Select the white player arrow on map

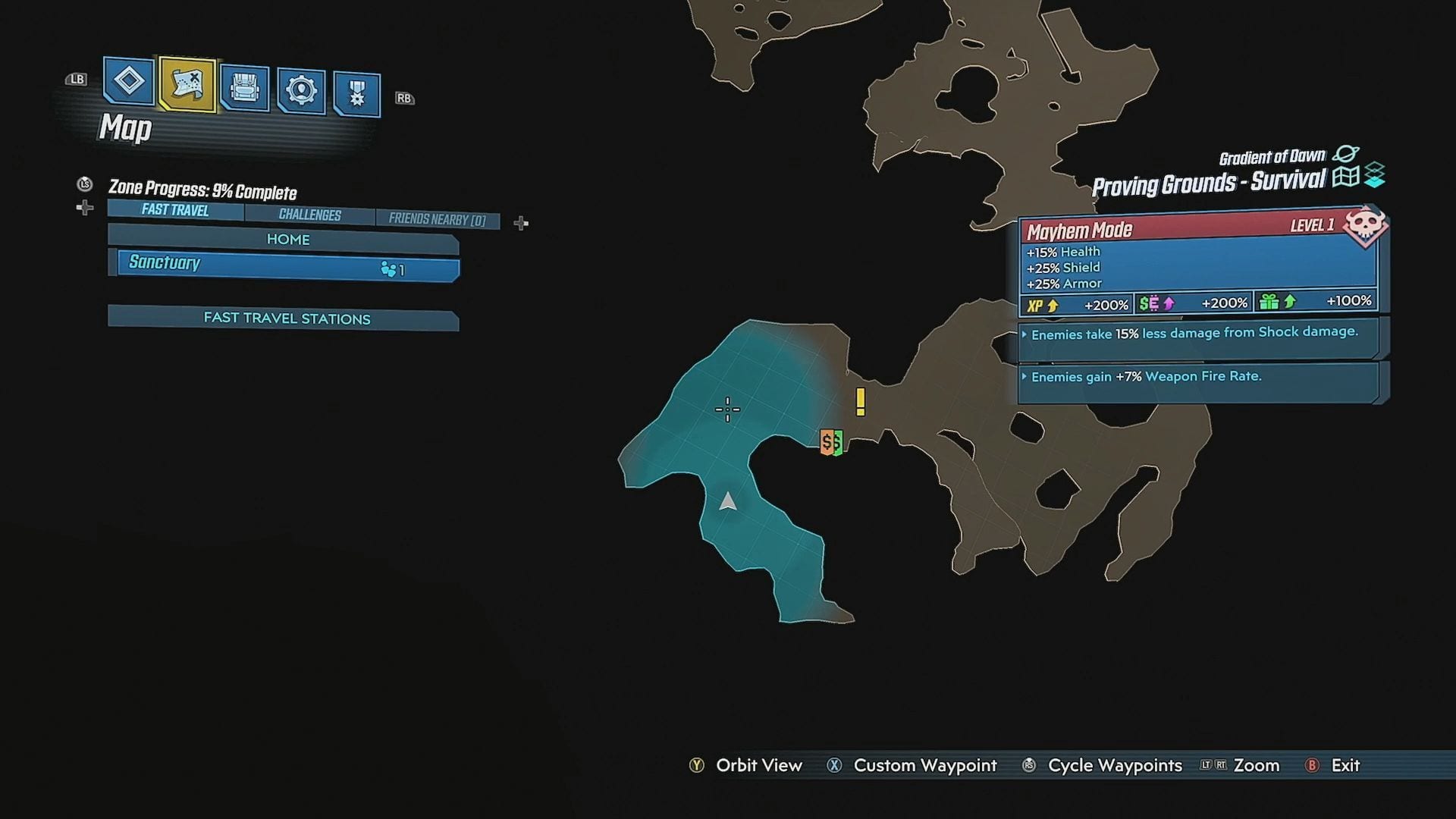point(728,501)
